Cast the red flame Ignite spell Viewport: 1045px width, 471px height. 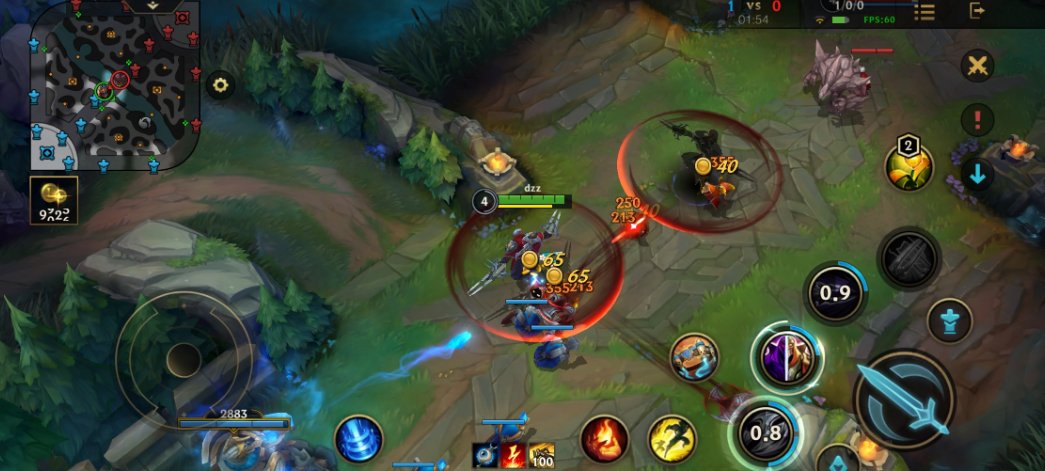(605, 438)
